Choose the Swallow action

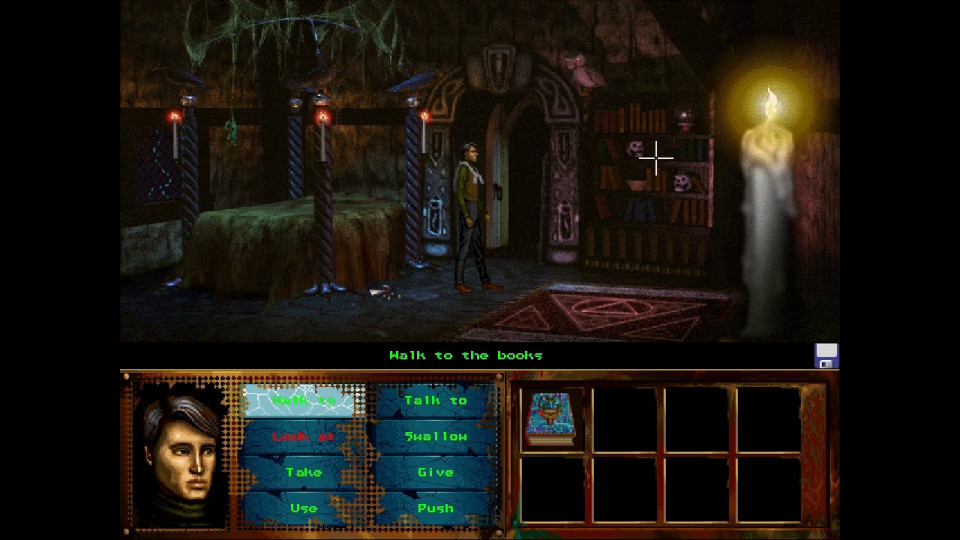click(x=436, y=436)
